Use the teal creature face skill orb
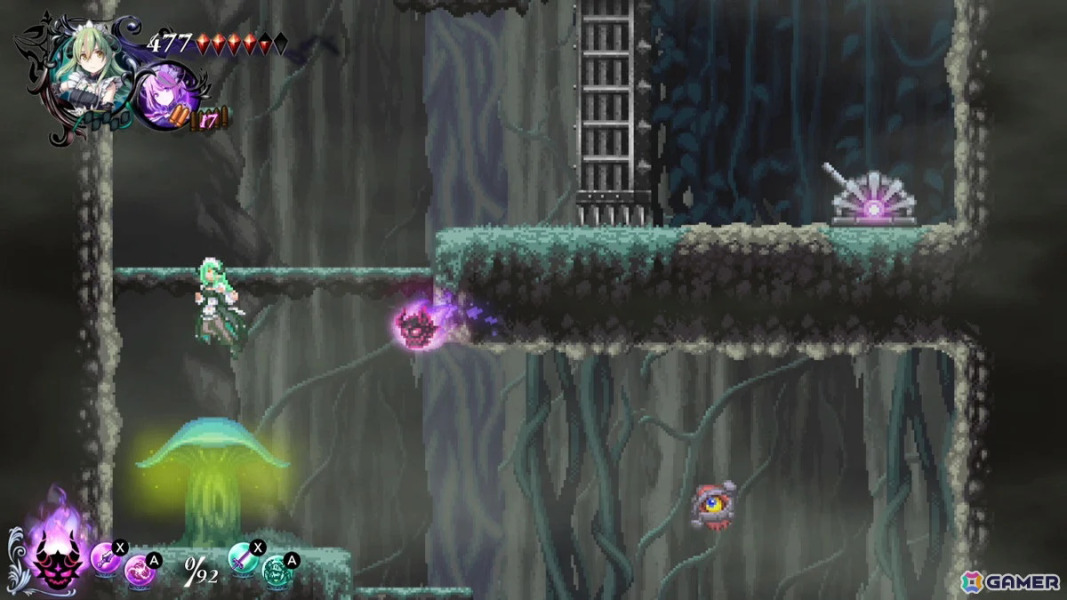The image size is (1067, 600). point(276,571)
